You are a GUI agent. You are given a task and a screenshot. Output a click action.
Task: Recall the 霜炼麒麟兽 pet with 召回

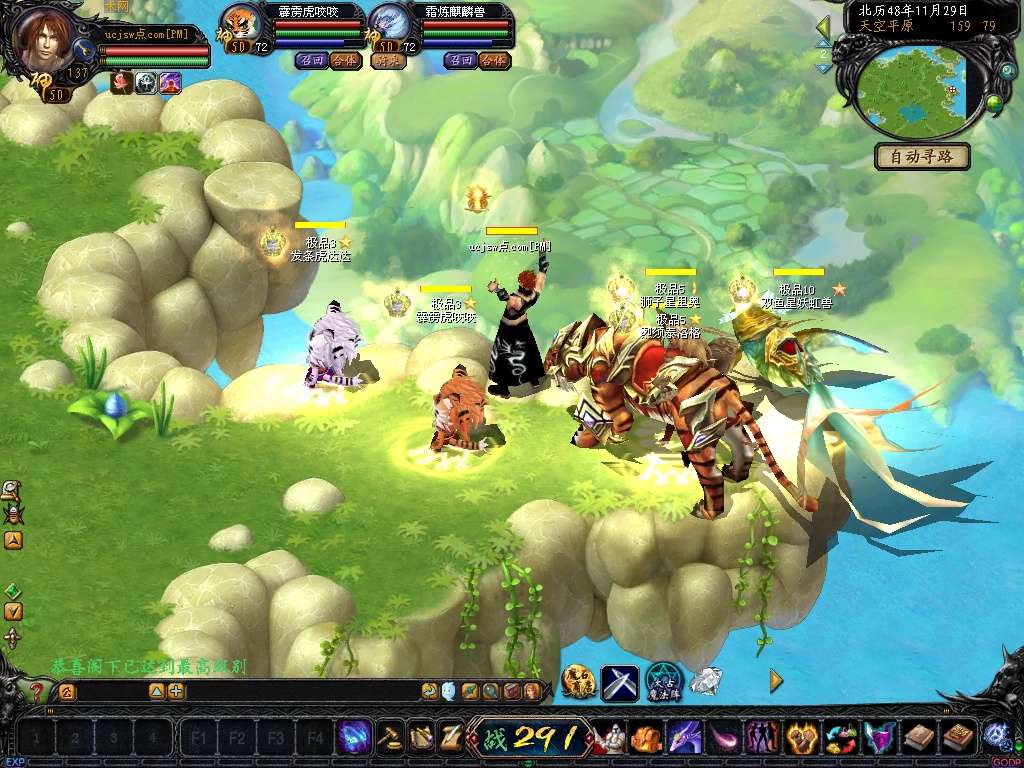click(x=460, y=60)
